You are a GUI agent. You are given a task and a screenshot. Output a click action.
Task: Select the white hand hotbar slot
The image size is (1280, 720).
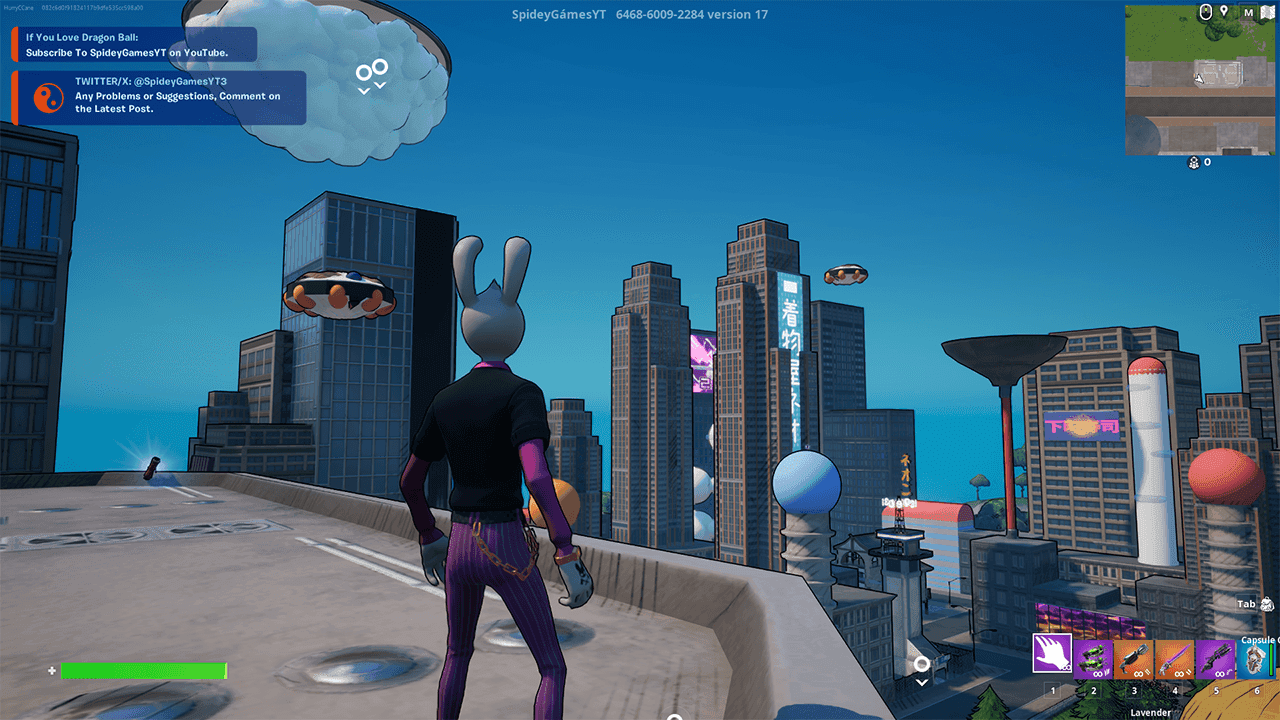coord(1052,655)
